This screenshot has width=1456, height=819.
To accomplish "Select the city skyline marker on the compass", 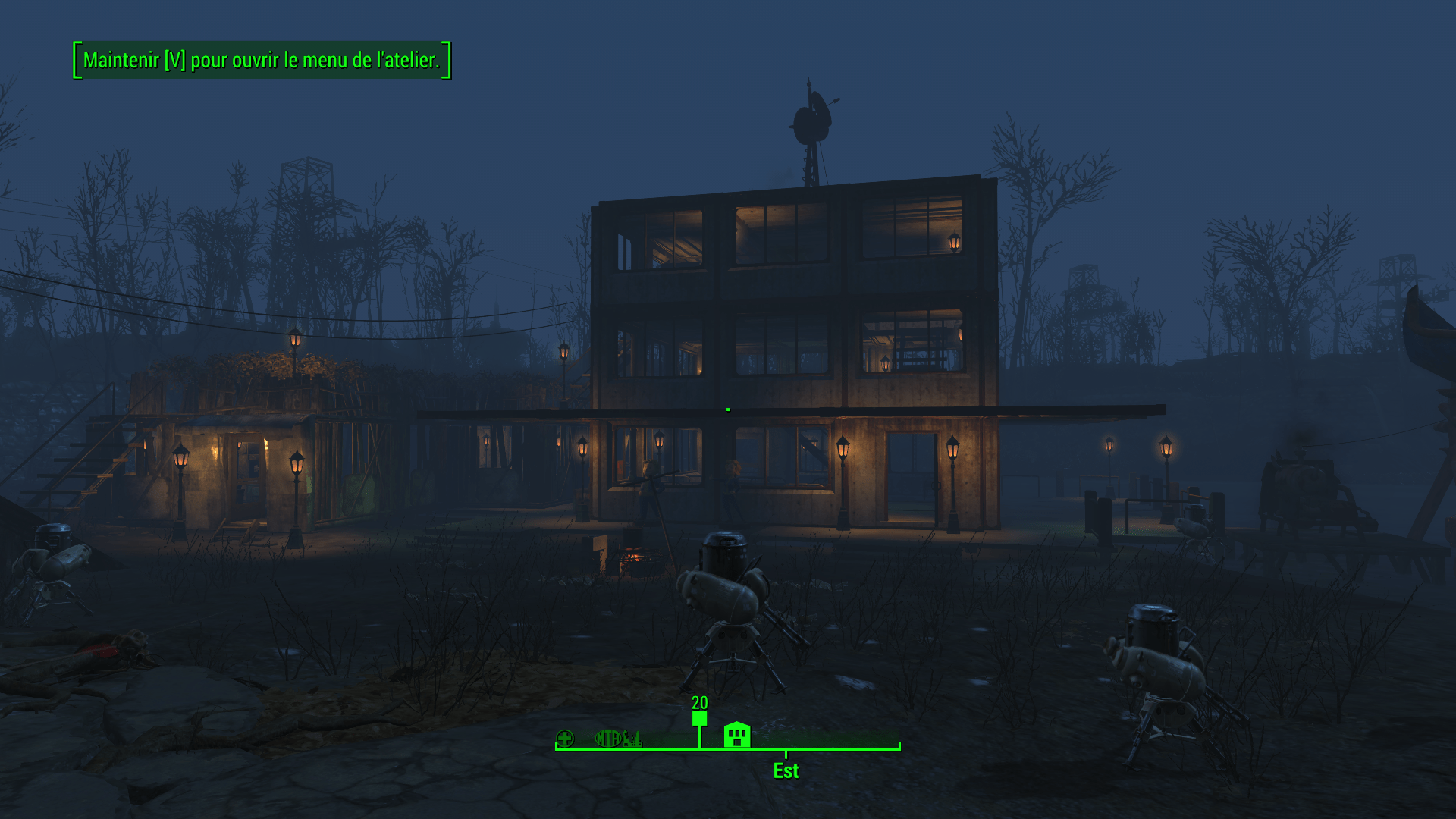I will click(632, 739).
